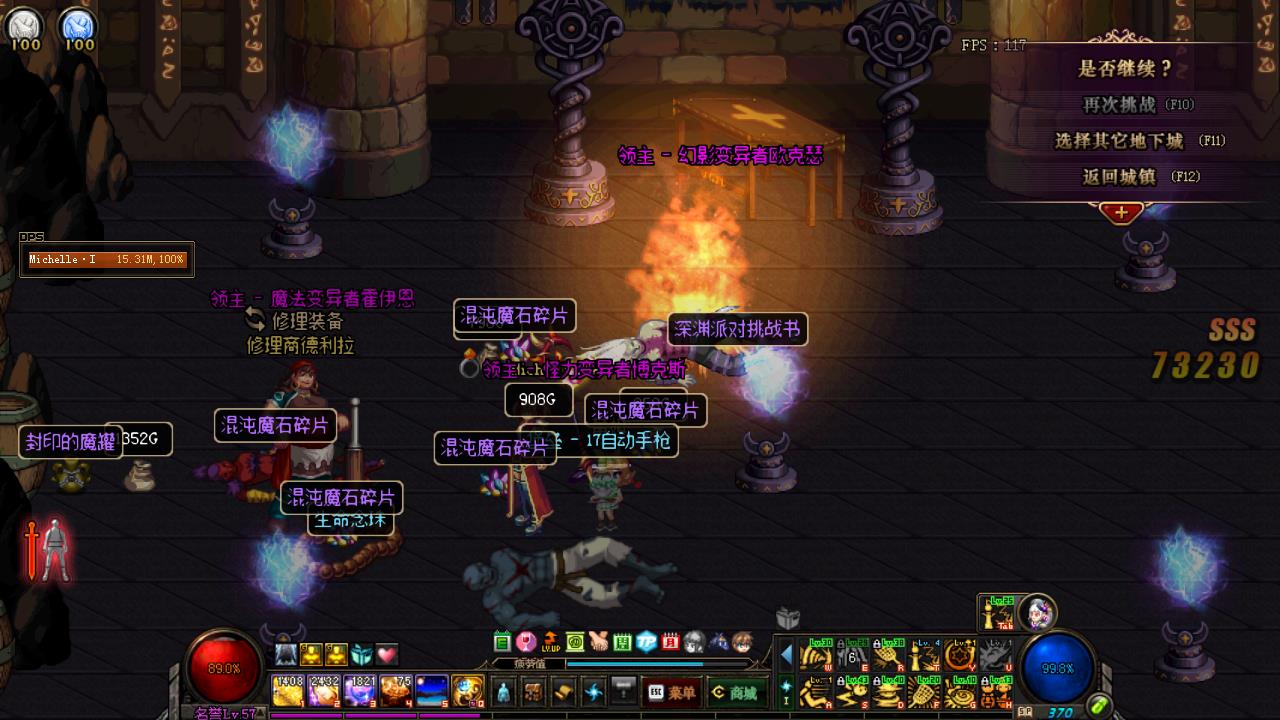This screenshot has height=720, width=1280.
Task: Click the orange LV.UP arrow icon
Action: [x=550, y=642]
